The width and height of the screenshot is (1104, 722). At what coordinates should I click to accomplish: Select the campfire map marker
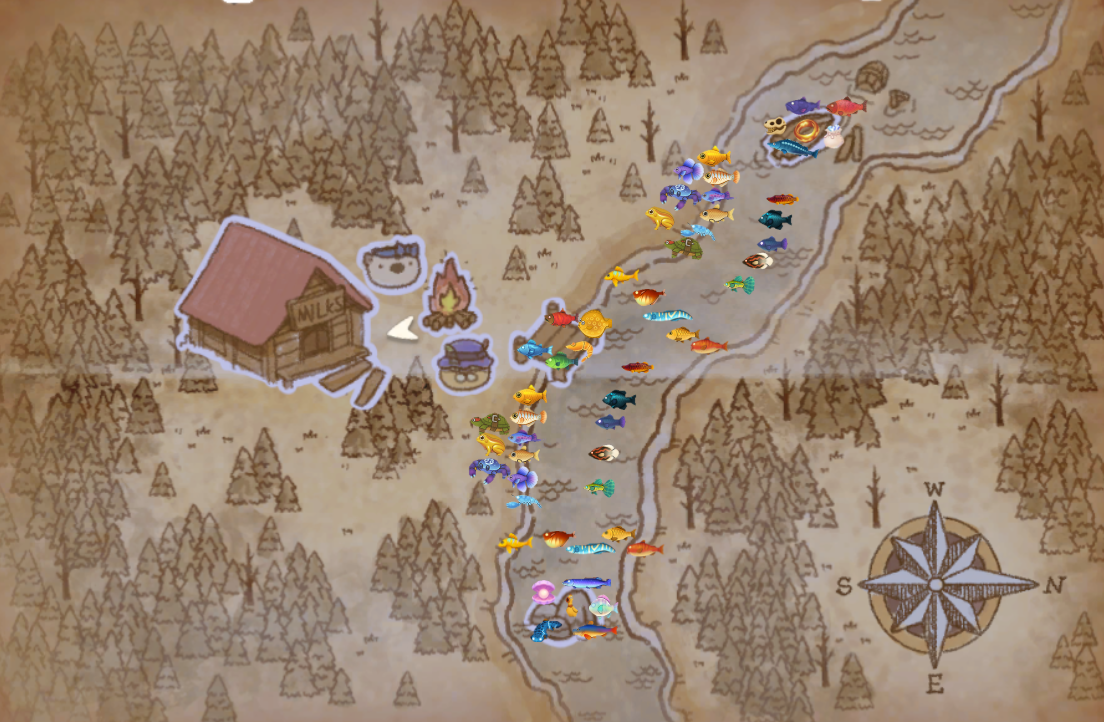coord(448,295)
